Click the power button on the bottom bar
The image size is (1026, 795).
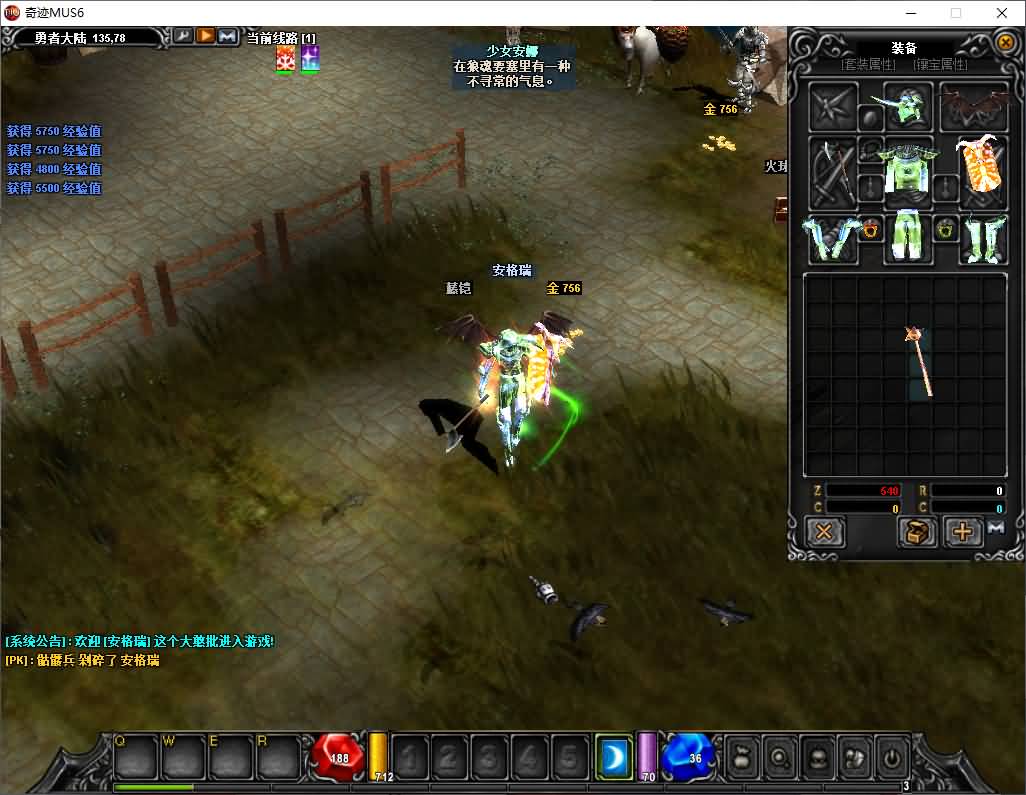(891, 756)
